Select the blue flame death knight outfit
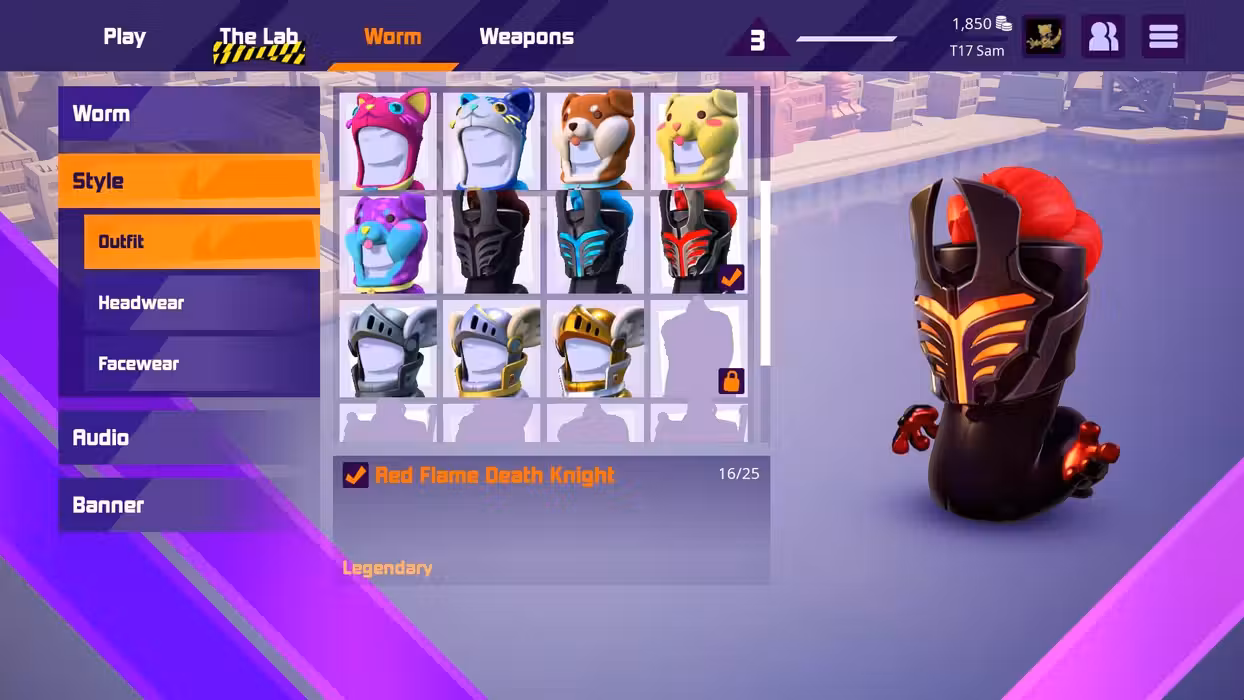The height and width of the screenshot is (700, 1244). point(596,244)
